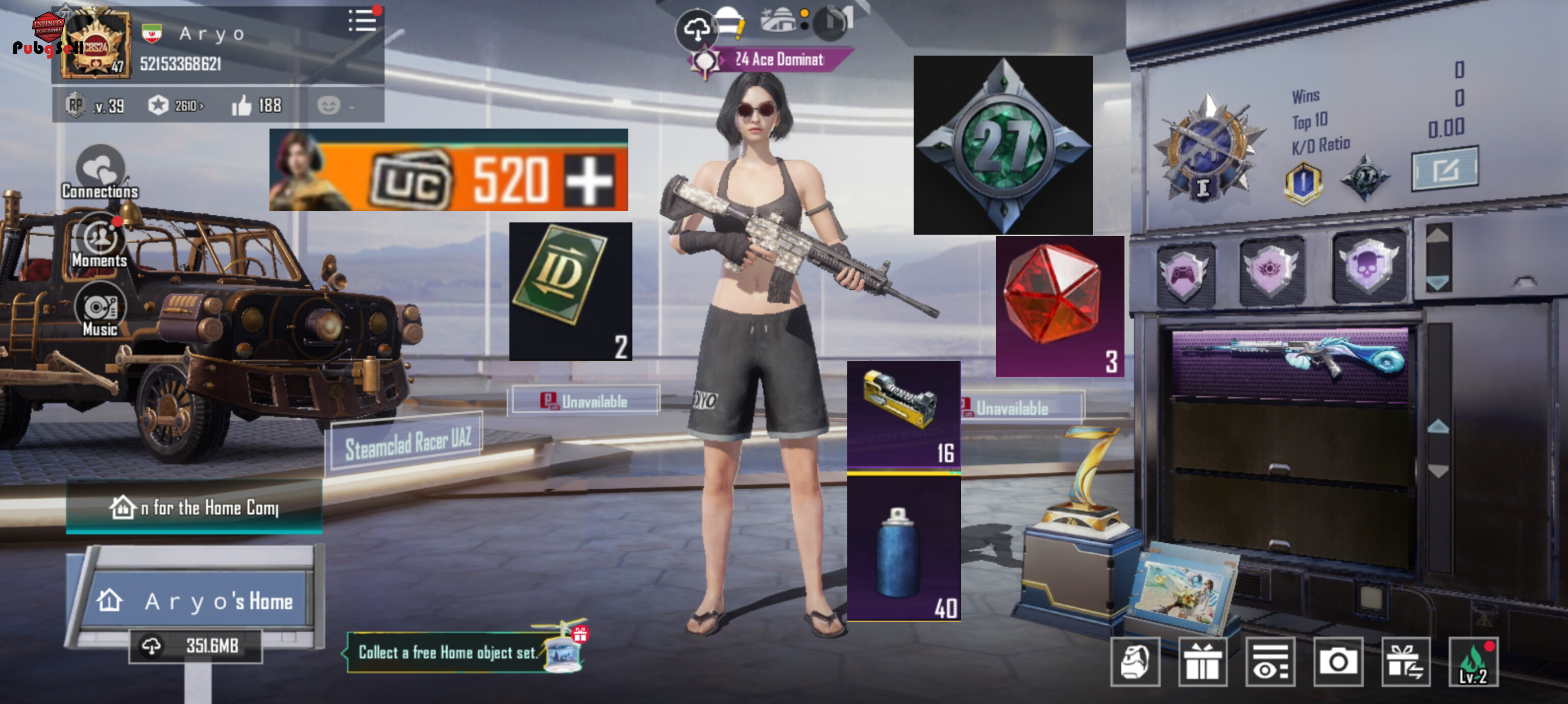Open the Lv.2 flame icon
Screen dimensions: 1568x704
coord(1473,662)
